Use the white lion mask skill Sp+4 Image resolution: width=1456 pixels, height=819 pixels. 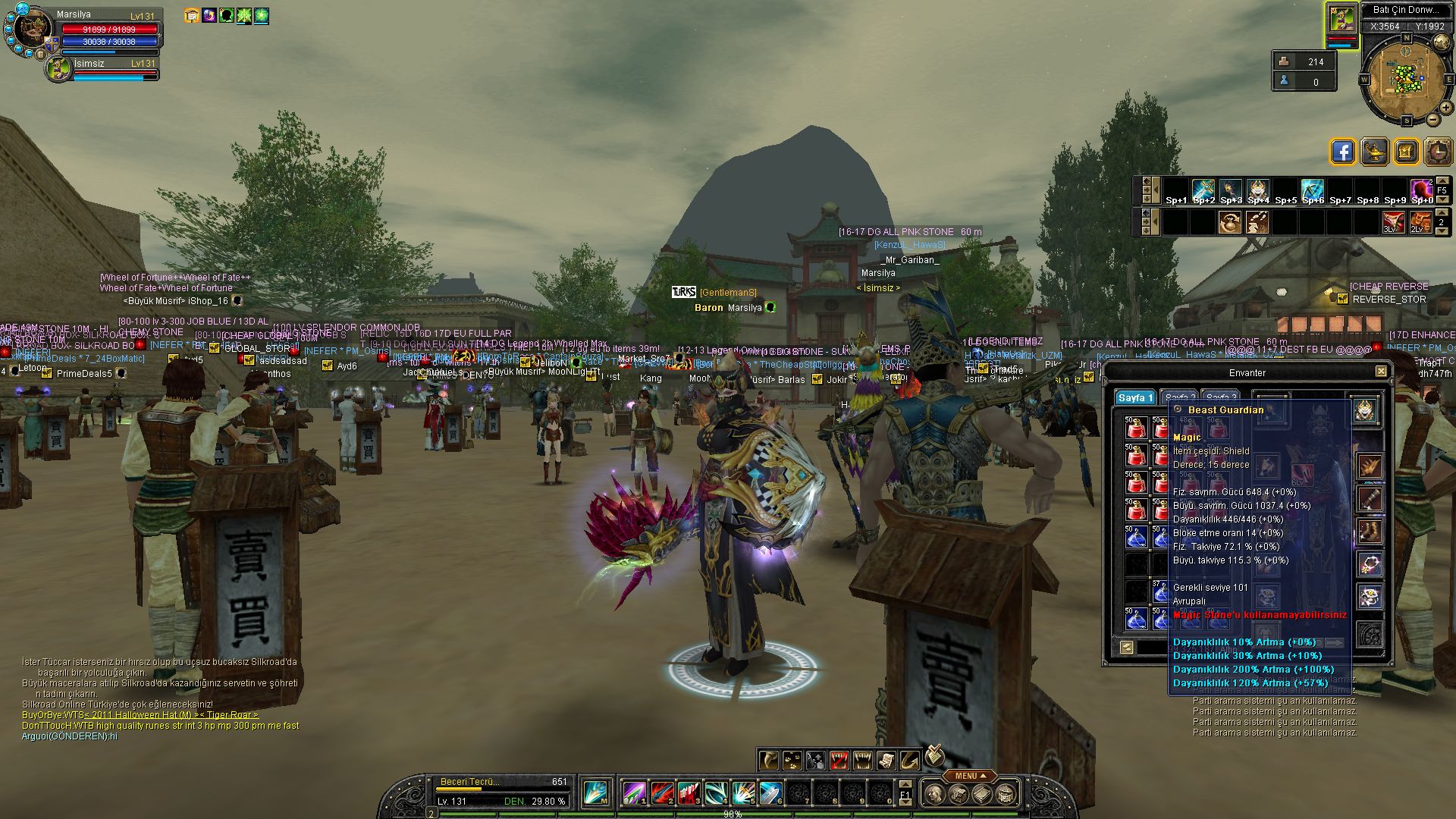[x=1257, y=190]
